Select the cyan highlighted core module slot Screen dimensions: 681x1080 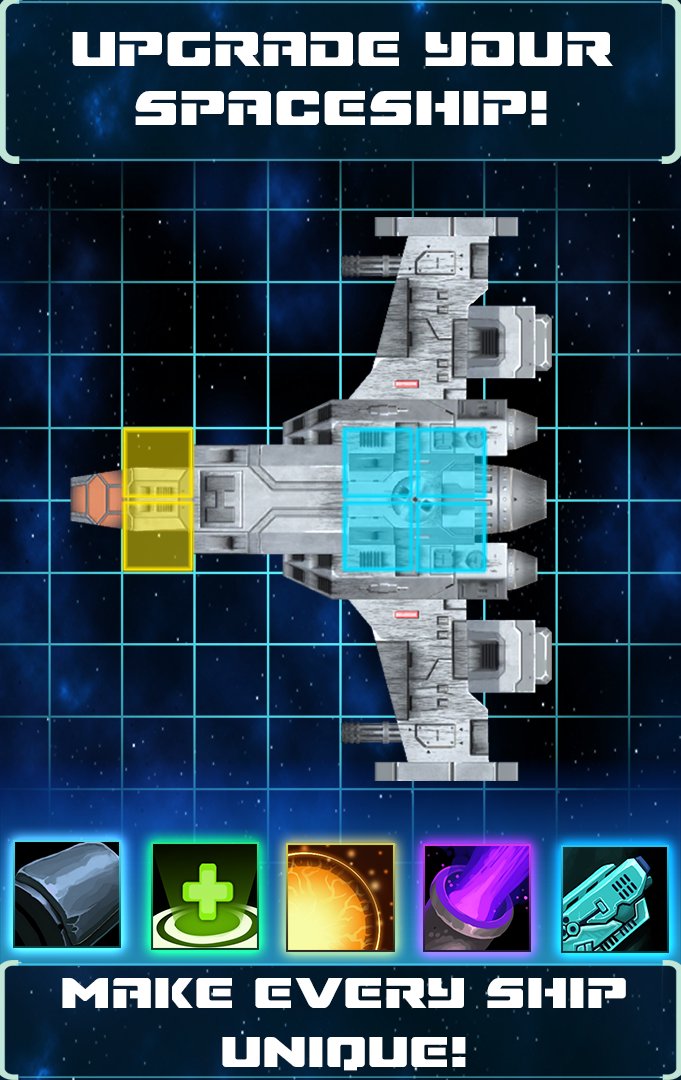(414, 499)
